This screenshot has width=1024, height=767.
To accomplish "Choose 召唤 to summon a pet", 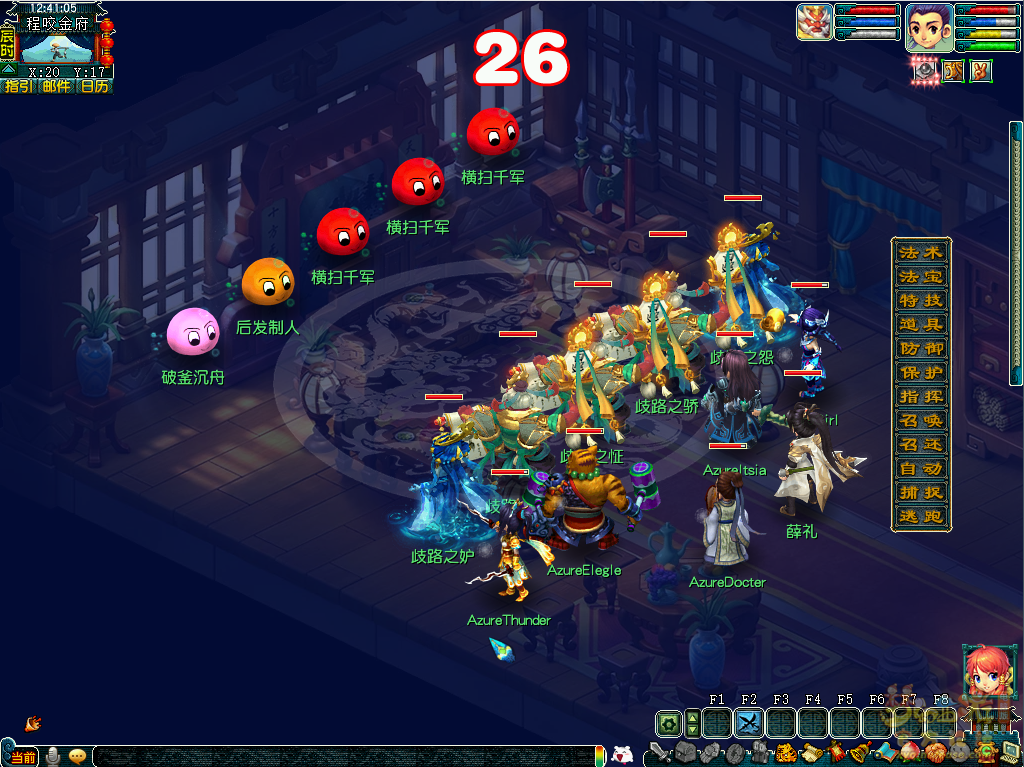I will tap(920, 420).
